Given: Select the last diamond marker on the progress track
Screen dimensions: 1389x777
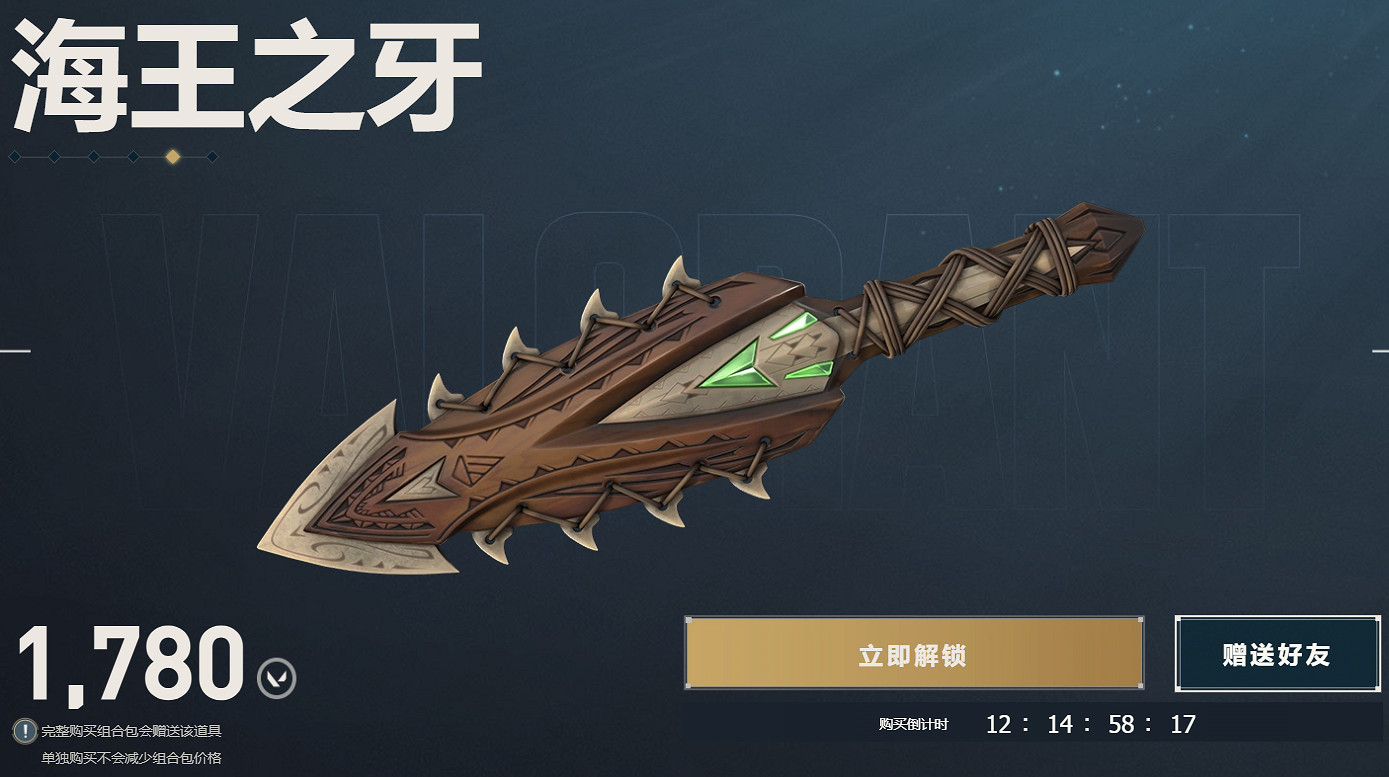Looking at the screenshot, I should pos(212,156).
